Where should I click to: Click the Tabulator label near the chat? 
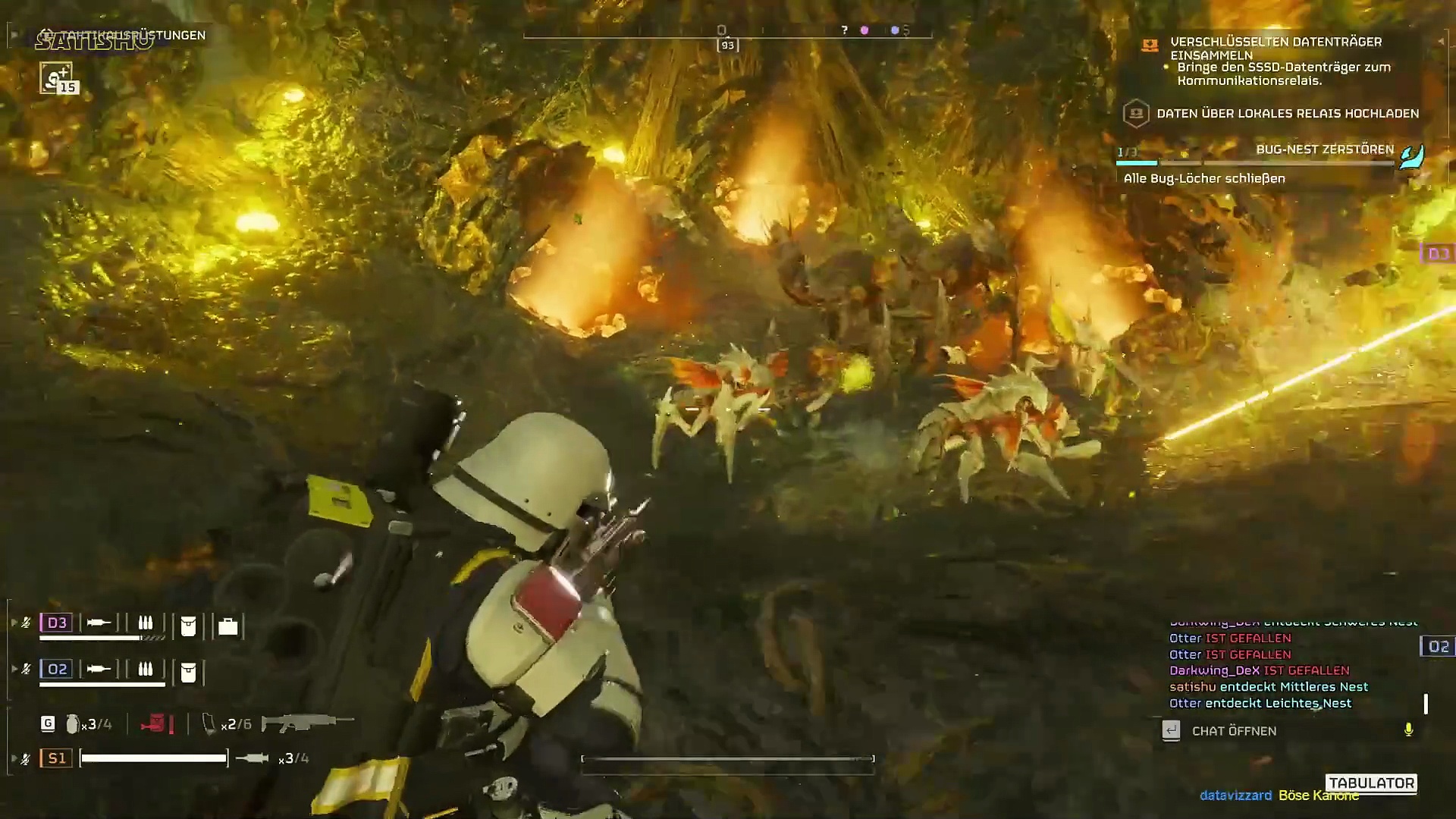pyautogui.click(x=1371, y=783)
